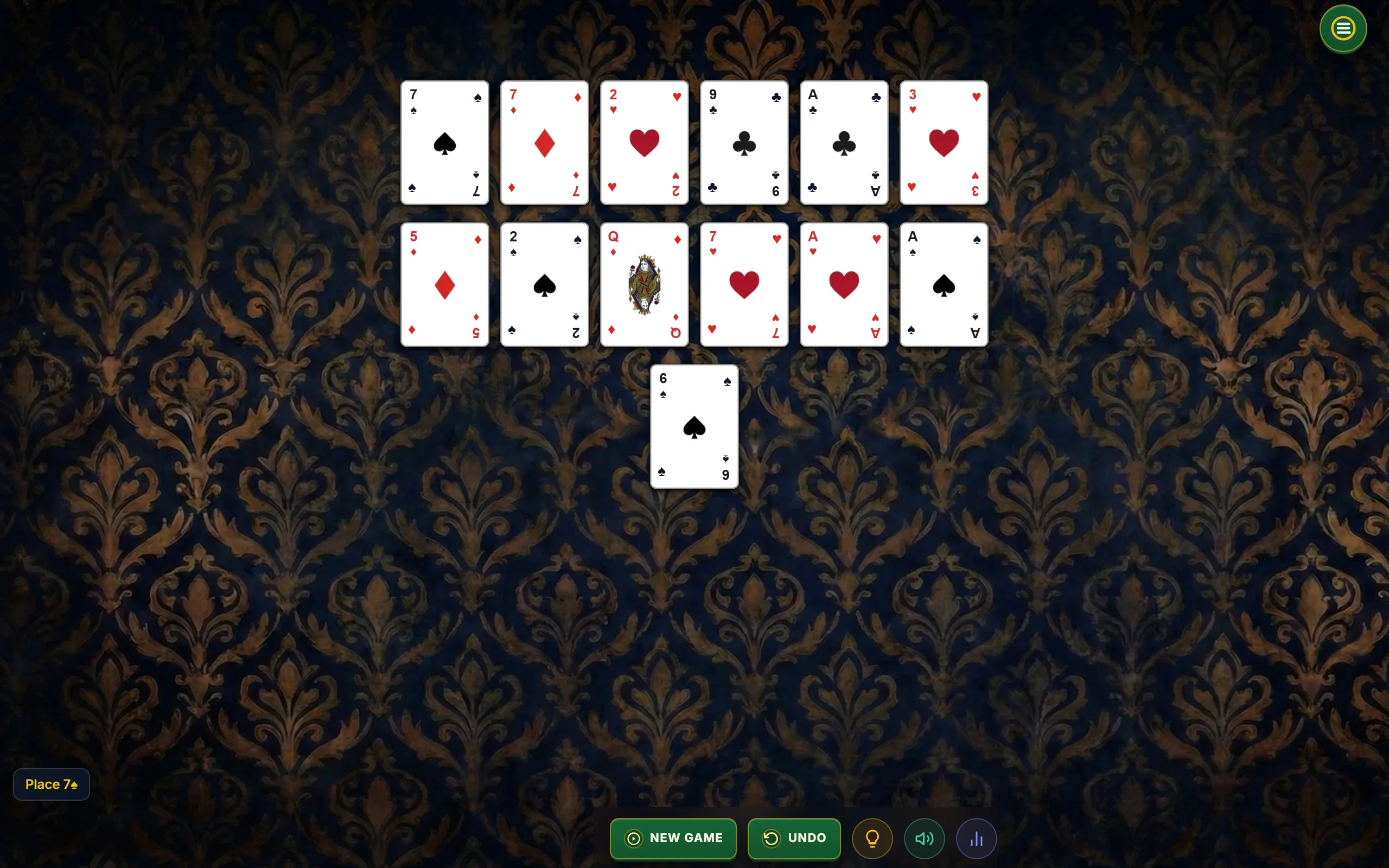Select the 2 of hearts card
The width and height of the screenshot is (1389, 868).
pos(644,142)
